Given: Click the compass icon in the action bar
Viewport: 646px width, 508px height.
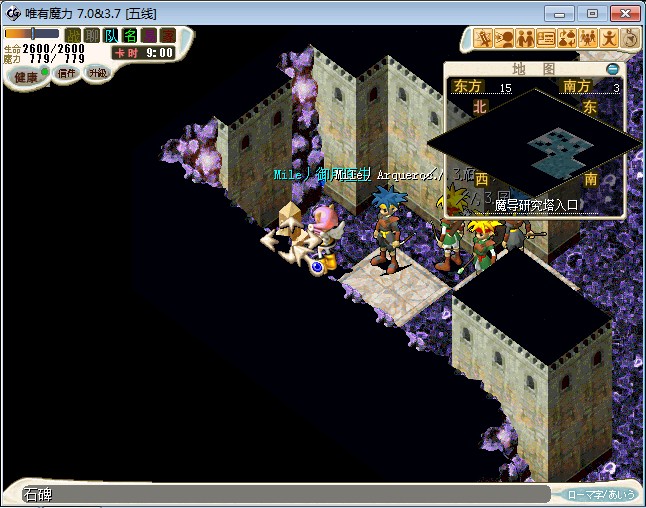Looking at the screenshot, I should click(x=630, y=39).
